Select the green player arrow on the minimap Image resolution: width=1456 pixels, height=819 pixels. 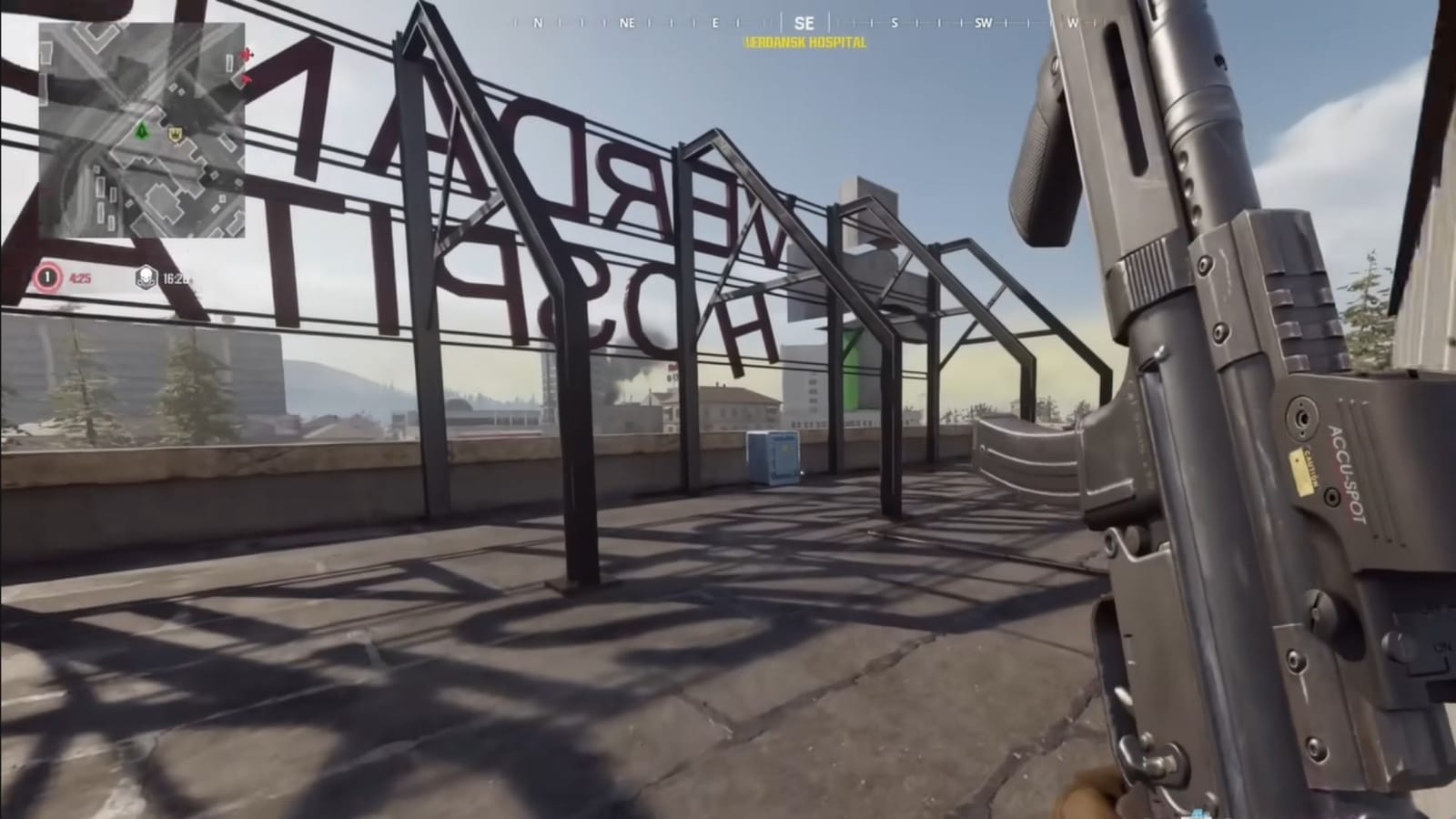142,131
